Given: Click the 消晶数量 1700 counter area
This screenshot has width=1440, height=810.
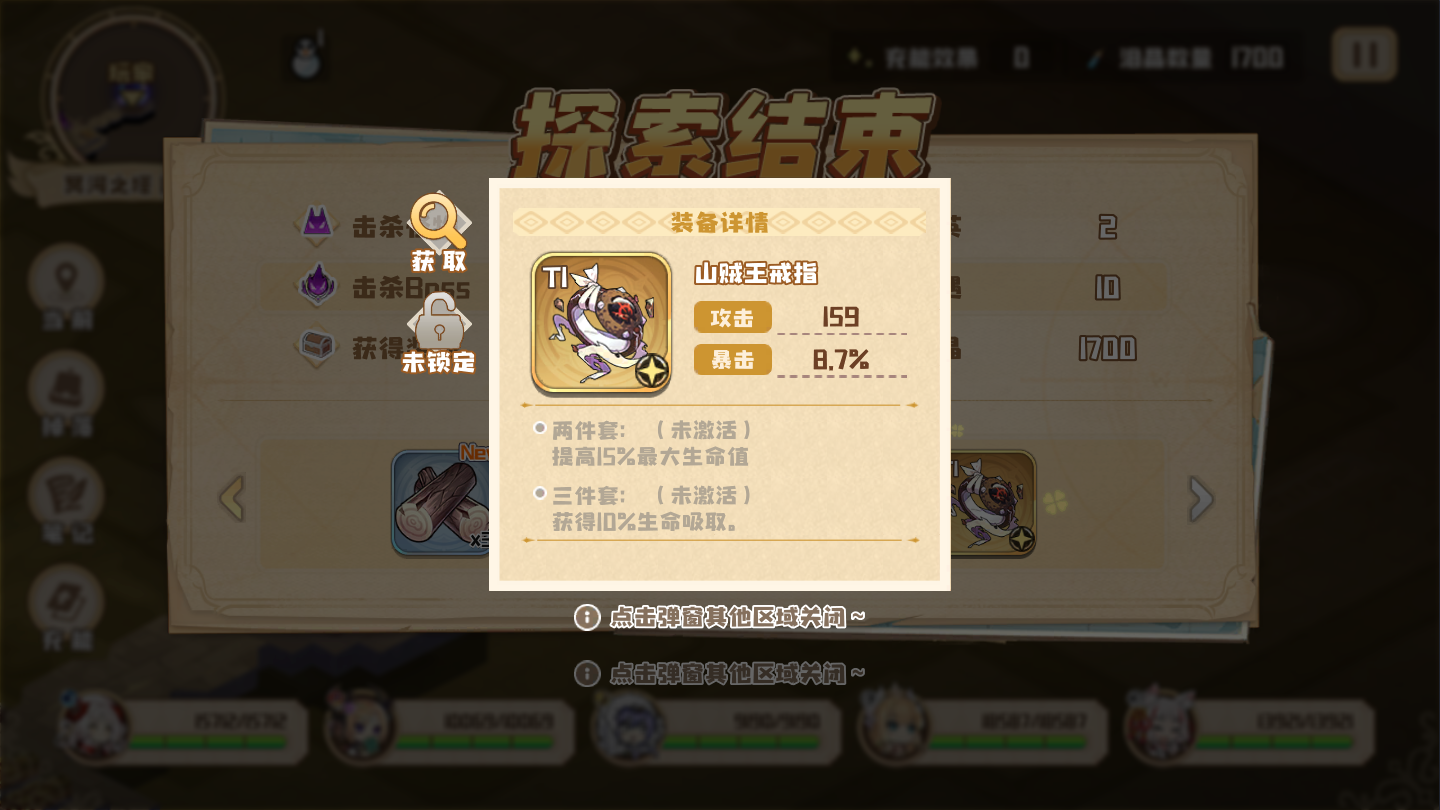Looking at the screenshot, I should pyautogui.click(x=1200, y=57).
